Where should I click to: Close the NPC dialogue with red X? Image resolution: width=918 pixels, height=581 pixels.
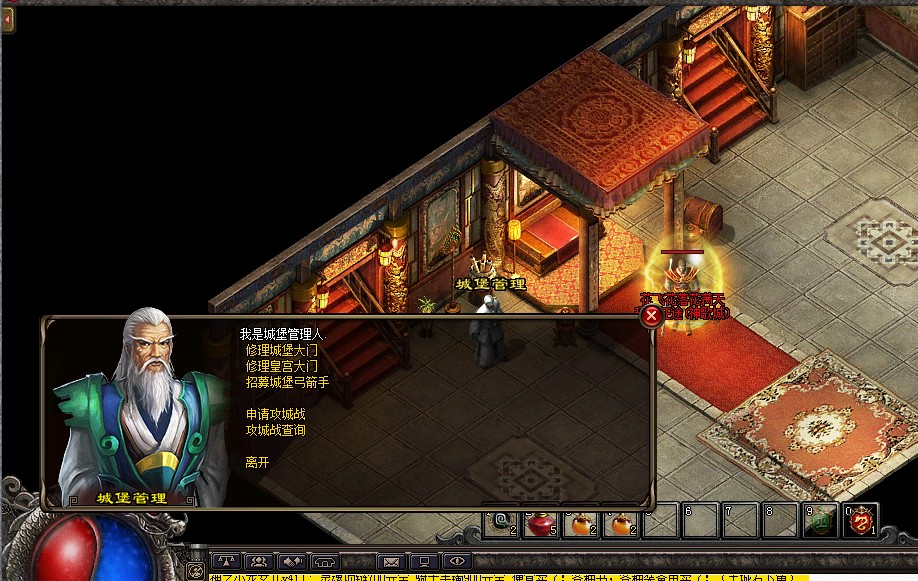point(651,316)
